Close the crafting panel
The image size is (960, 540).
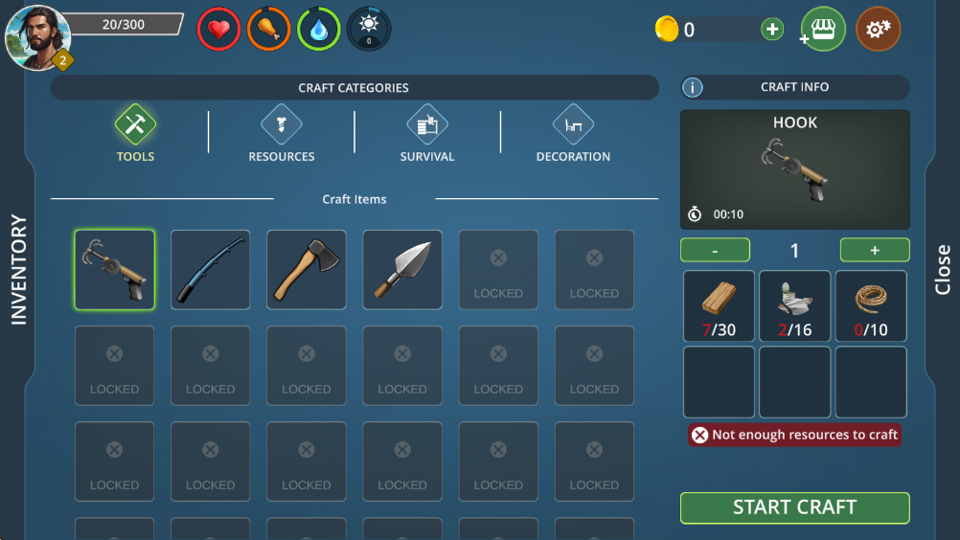tap(942, 270)
